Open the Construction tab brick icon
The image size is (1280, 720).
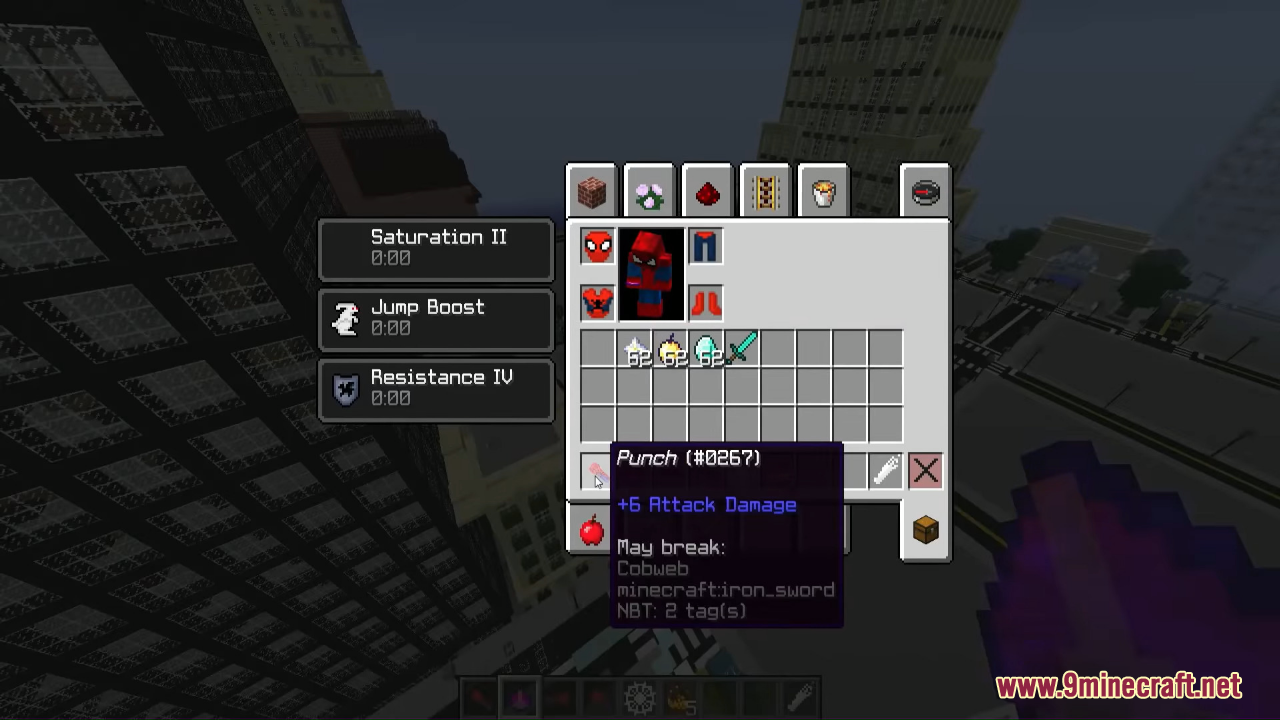[591, 191]
